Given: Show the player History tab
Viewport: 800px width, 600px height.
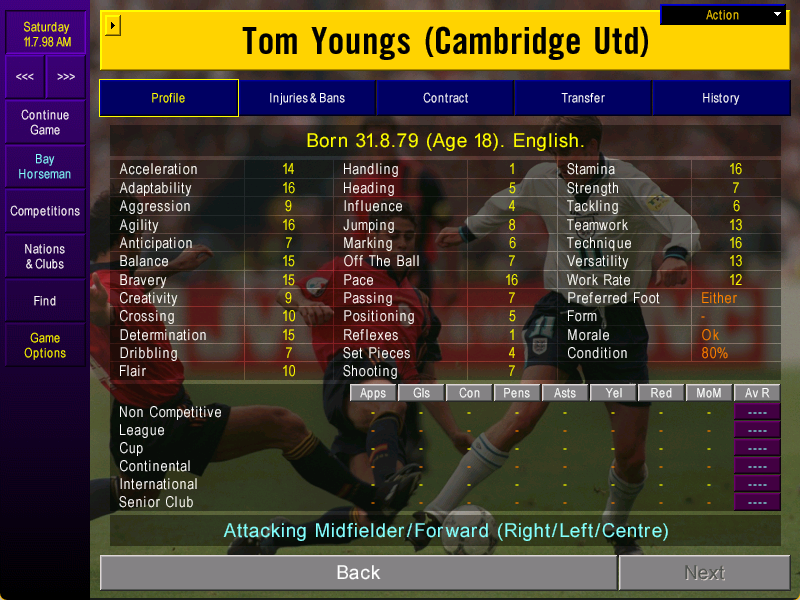Looking at the screenshot, I should (x=720, y=98).
